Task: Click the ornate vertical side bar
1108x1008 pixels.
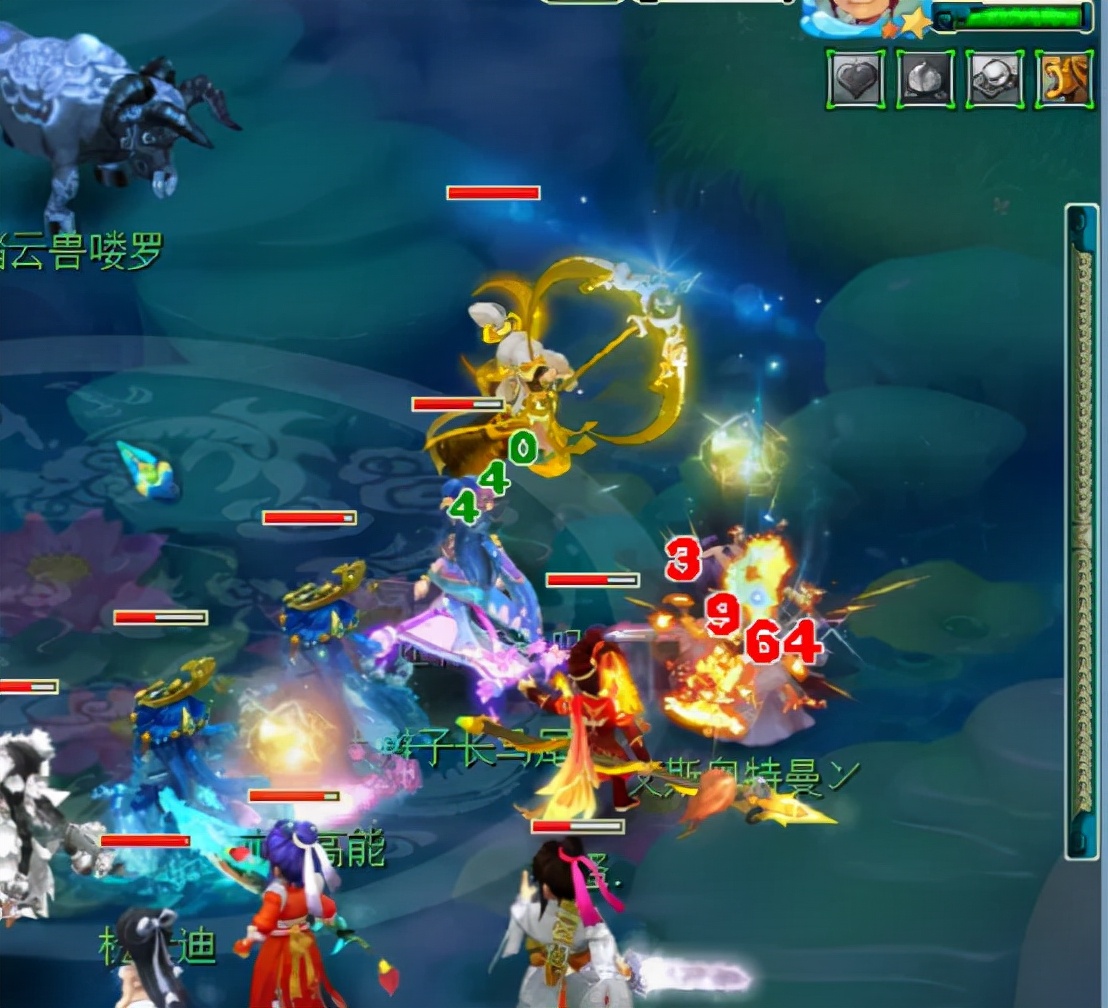Action: [x=1082, y=530]
